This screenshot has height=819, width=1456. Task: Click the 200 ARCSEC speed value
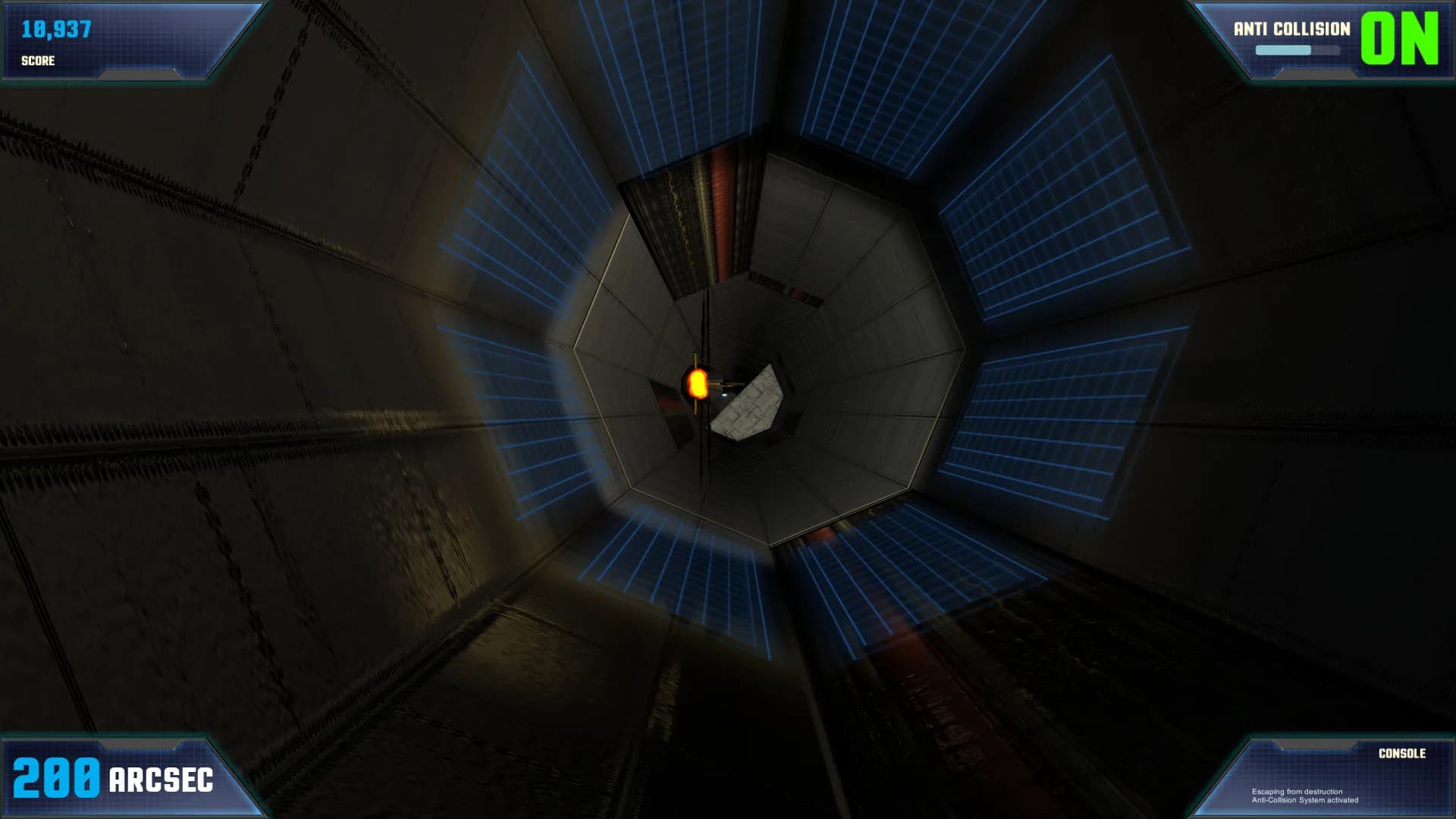coord(114,777)
